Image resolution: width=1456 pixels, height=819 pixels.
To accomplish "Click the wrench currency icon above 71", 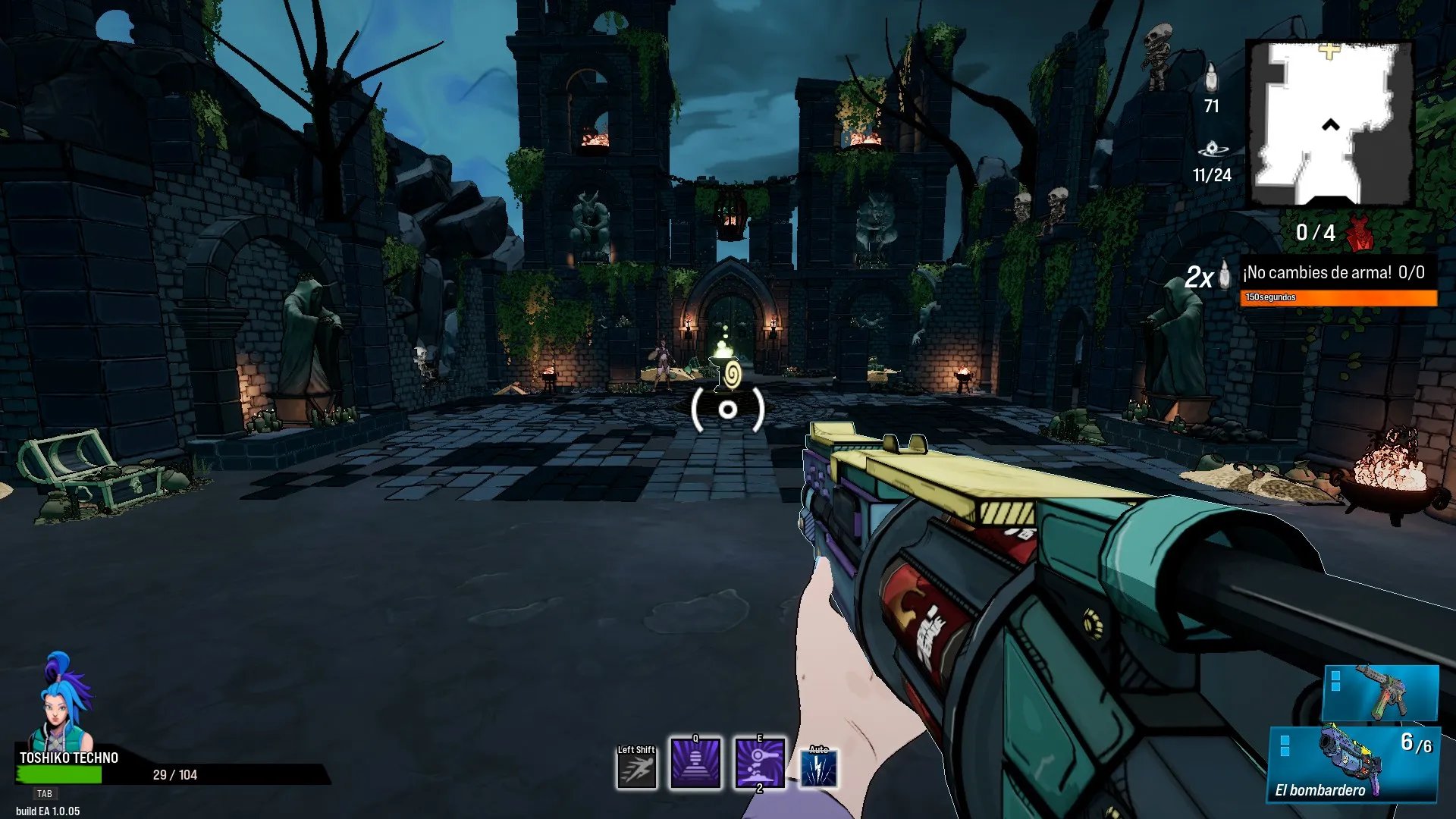I will 1211,77.
